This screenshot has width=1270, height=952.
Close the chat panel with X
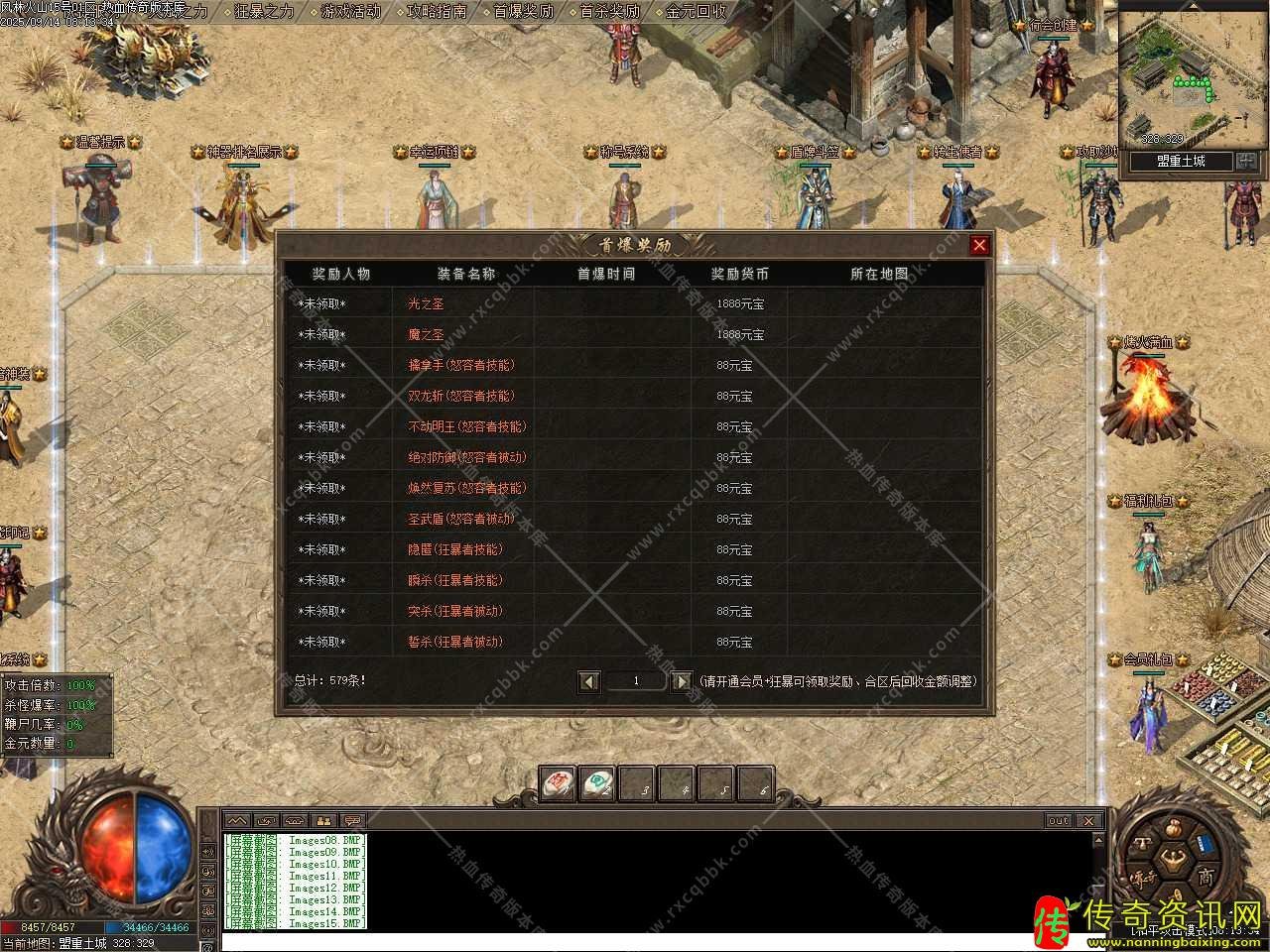[1088, 821]
